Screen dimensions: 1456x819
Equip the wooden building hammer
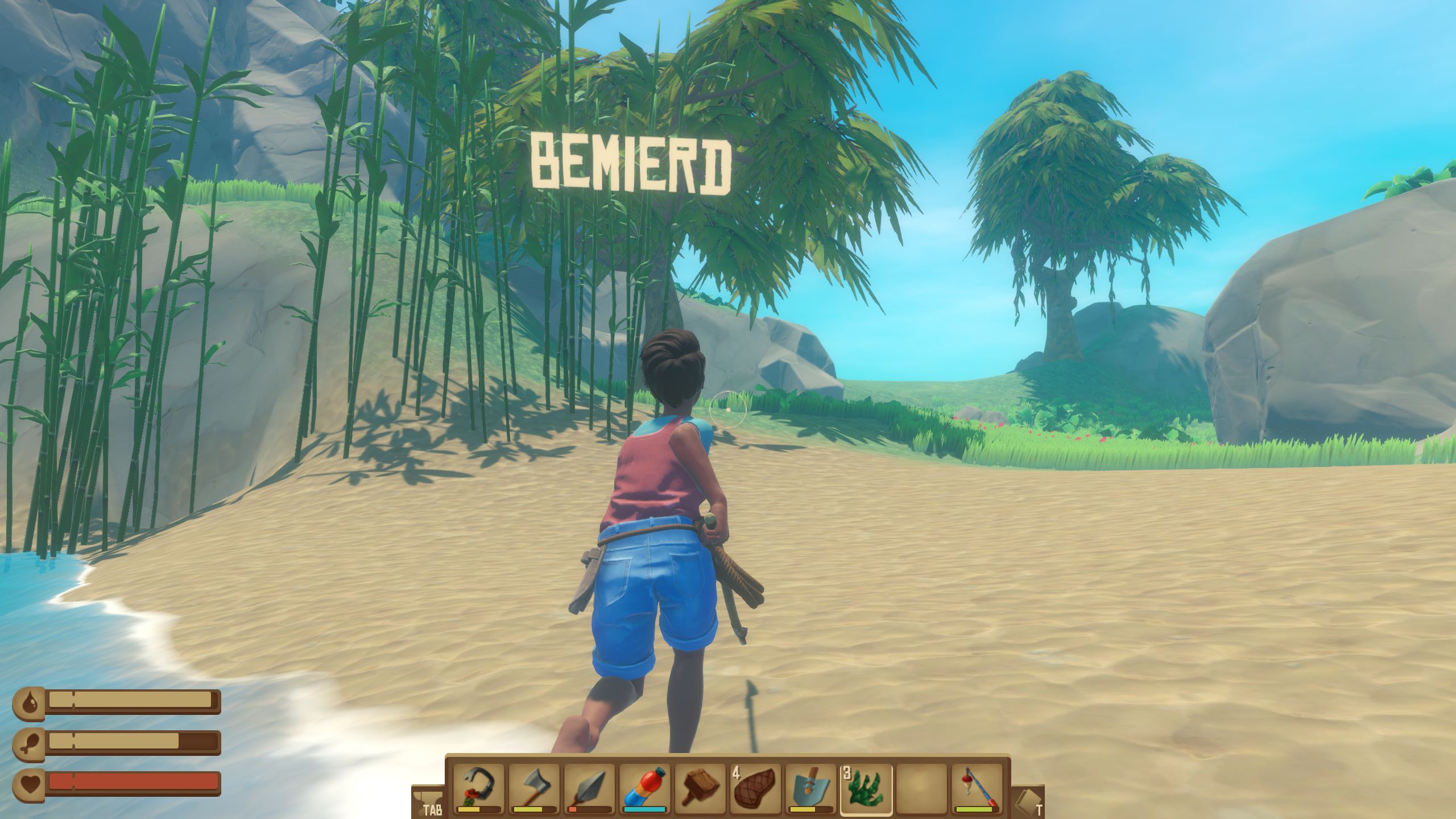pyautogui.click(x=700, y=788)
